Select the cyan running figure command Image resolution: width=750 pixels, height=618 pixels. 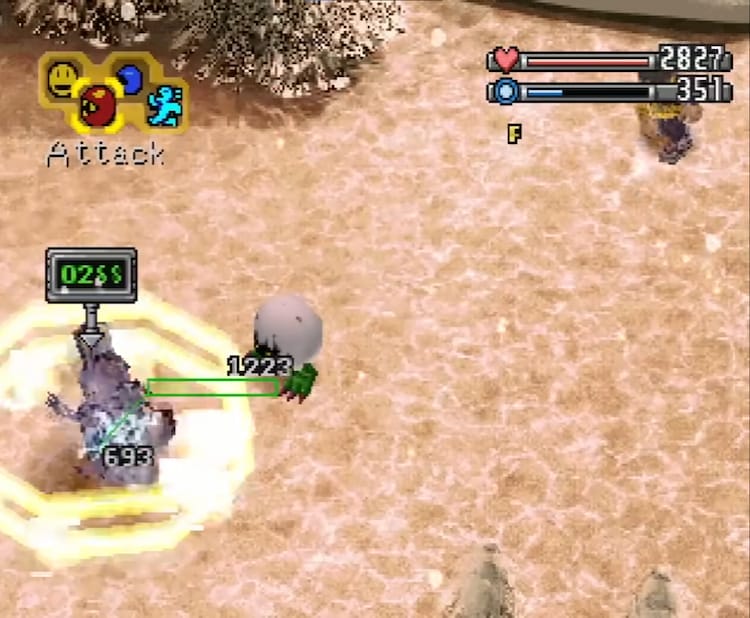pyautogui.click(x=164, y=105)
